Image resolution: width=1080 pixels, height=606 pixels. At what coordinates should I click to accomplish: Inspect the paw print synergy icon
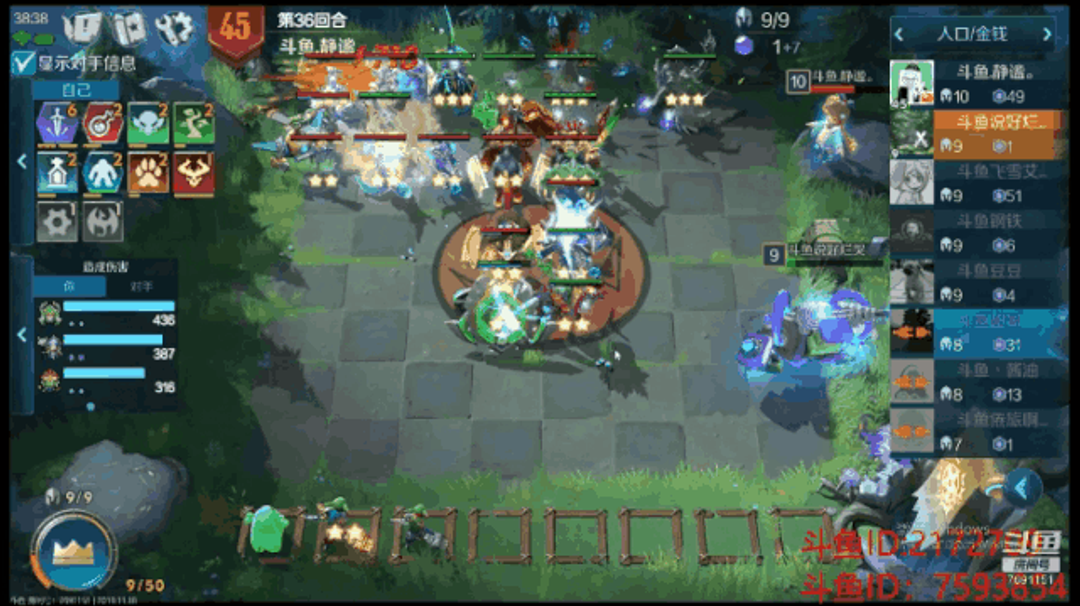(x=147, y=173)
